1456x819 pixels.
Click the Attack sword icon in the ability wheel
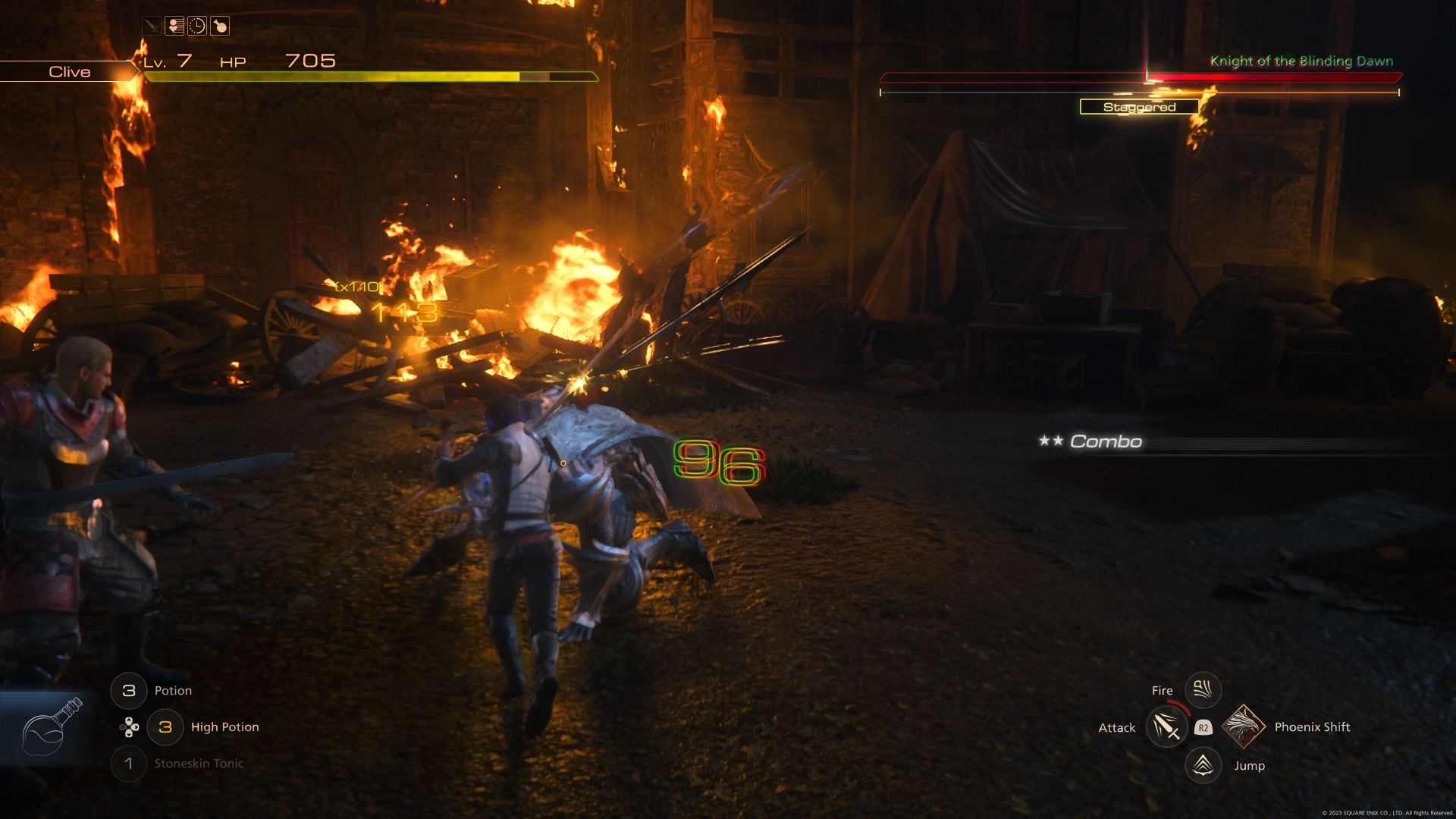click(1166, 726)
